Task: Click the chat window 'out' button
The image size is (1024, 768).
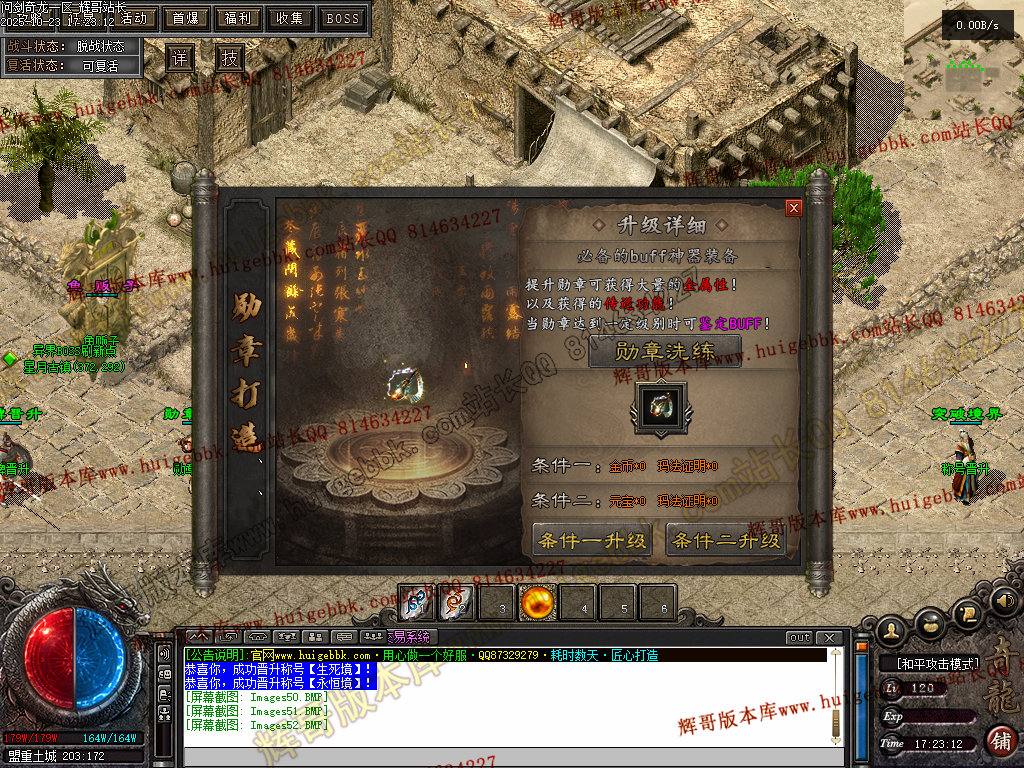Action: (799, 638)
